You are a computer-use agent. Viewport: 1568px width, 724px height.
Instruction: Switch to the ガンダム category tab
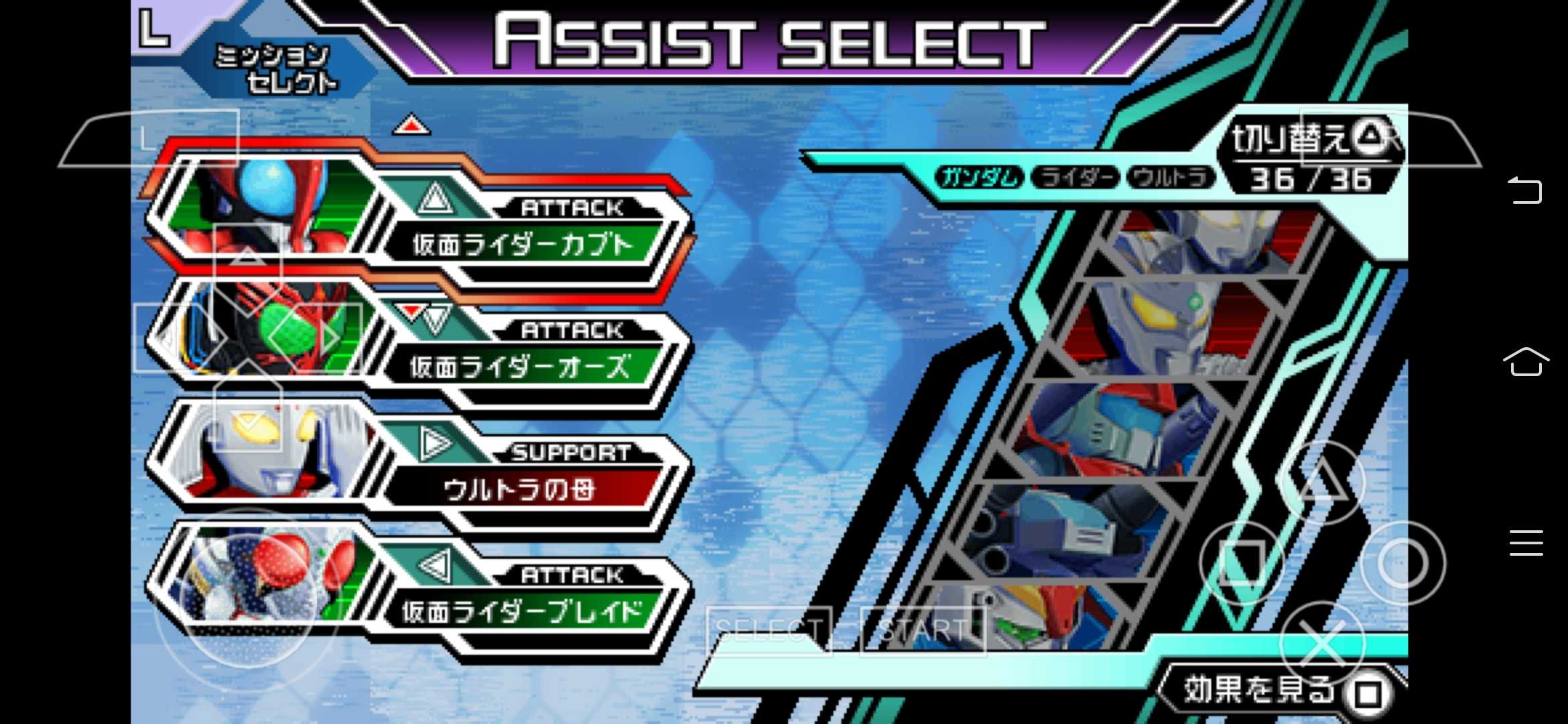(979, 178)
